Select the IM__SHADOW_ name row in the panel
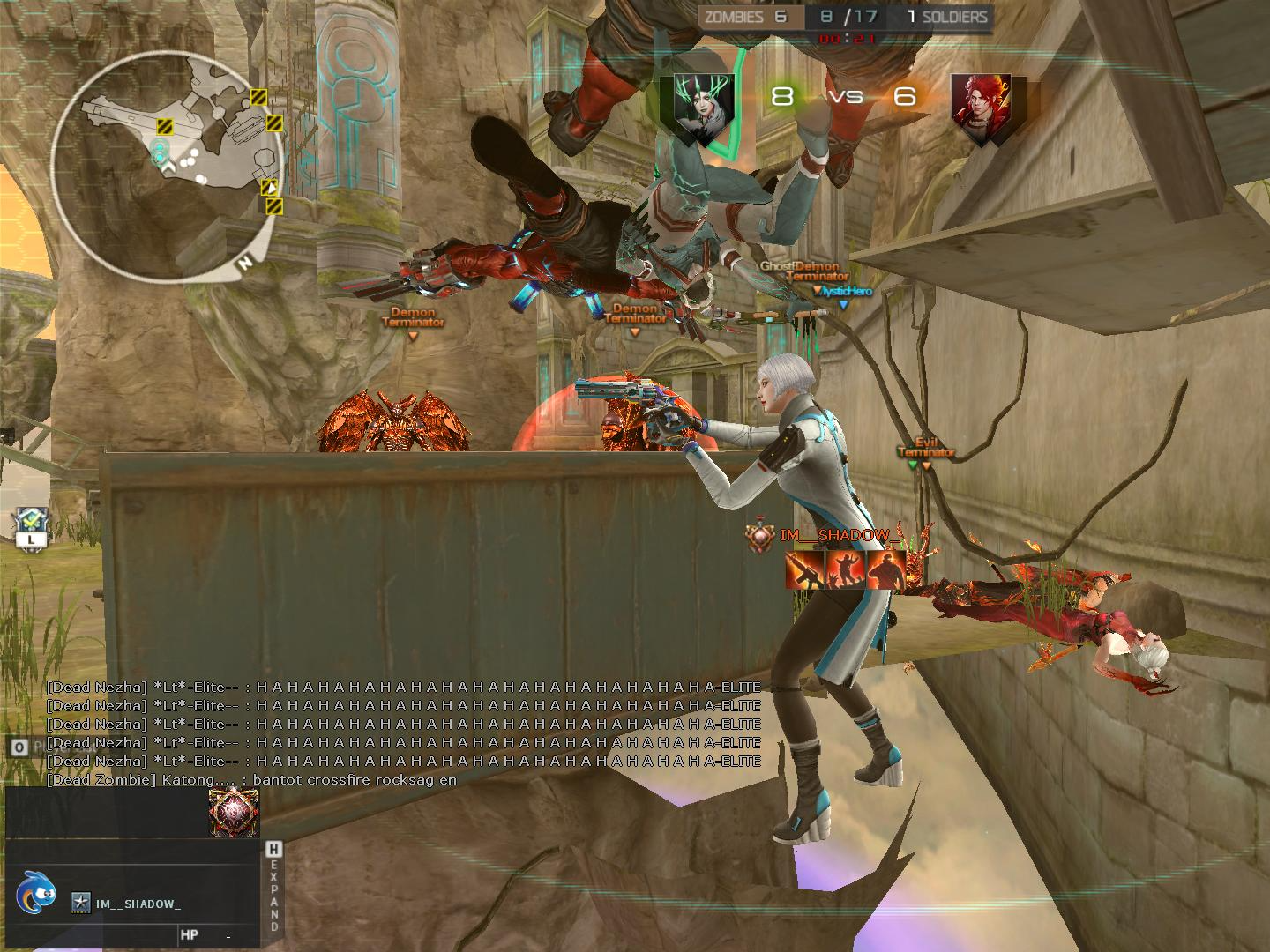The height and width of the screenshot is (952, 1270). pyautogui.click(x=138, y=904)
